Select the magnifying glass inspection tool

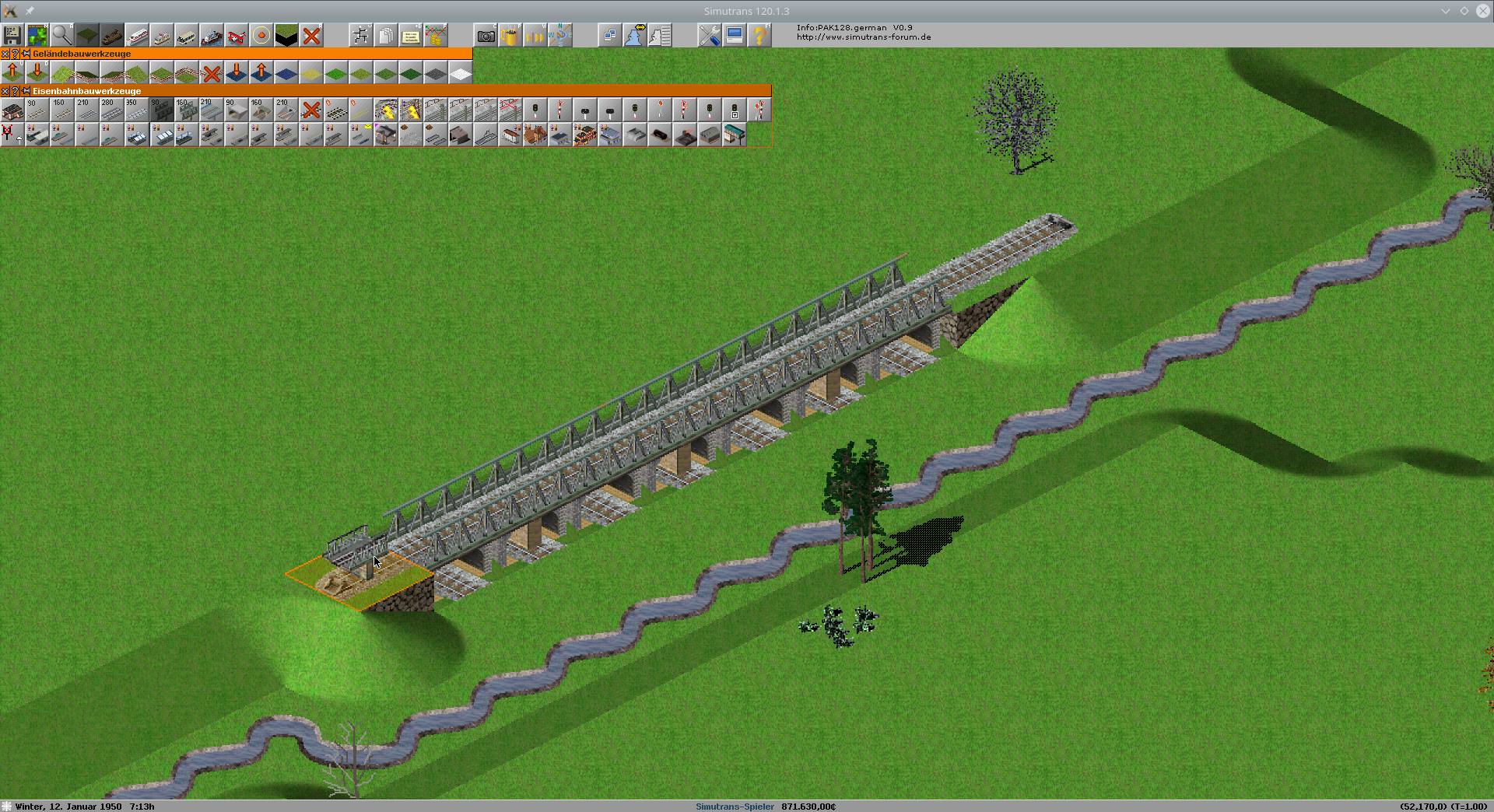coord(62,36)
